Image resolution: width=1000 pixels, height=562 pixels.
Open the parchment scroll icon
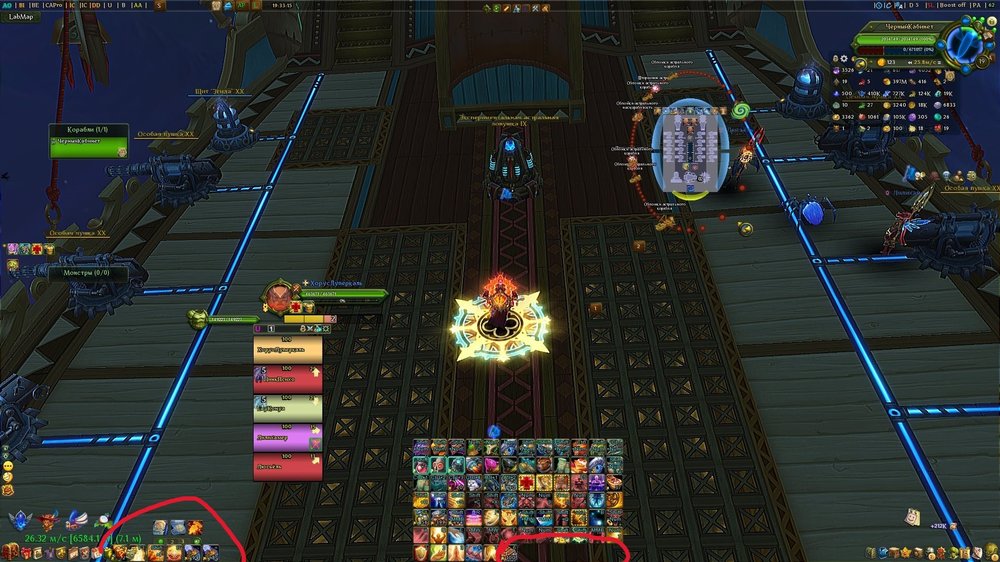(x=913, y=517)
